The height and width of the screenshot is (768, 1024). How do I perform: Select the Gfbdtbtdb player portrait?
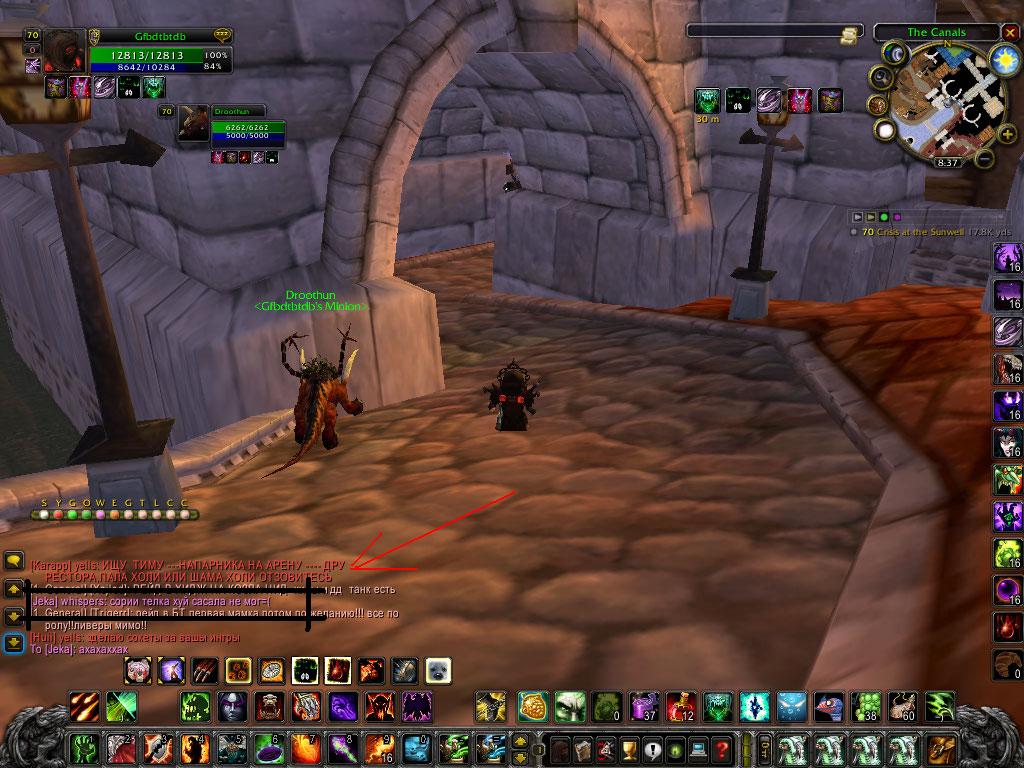pyautogui.click(x=64, y=52)
